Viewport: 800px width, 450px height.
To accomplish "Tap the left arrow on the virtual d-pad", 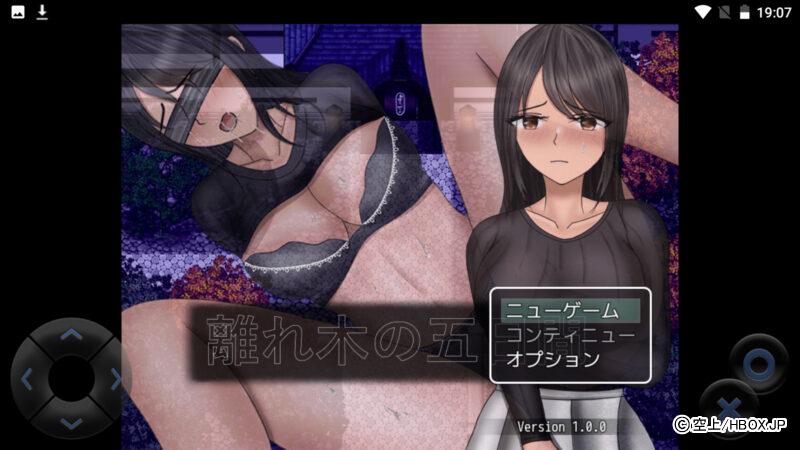I will coord(27,379).
